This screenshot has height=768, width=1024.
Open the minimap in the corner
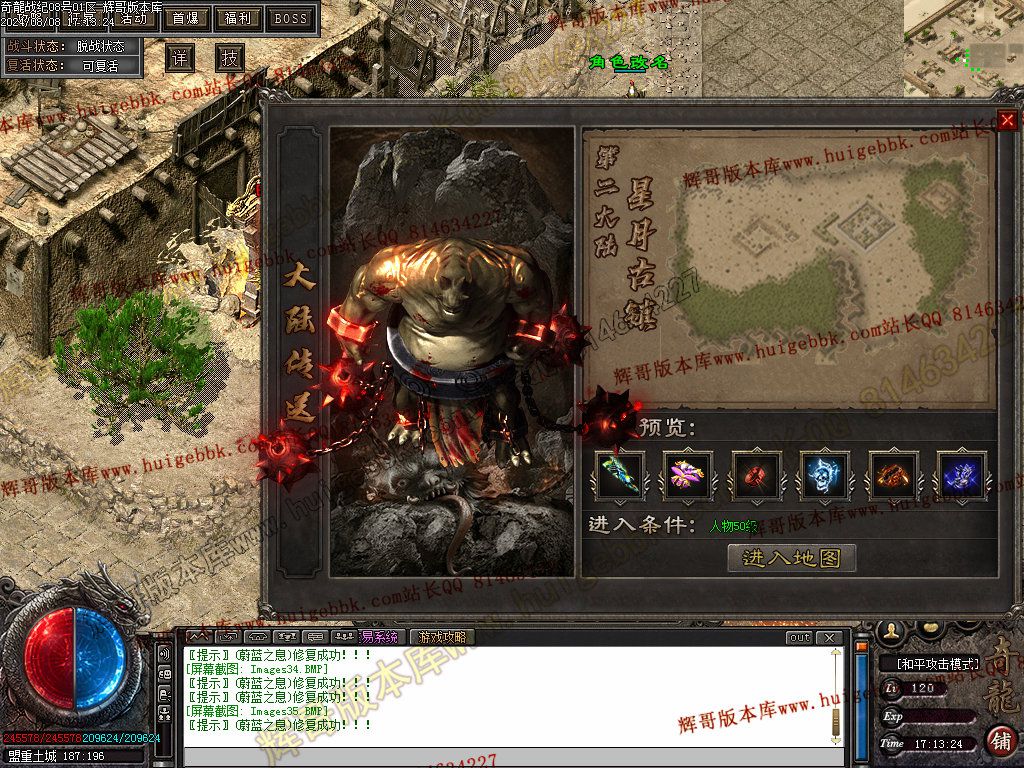coord(964,47)
